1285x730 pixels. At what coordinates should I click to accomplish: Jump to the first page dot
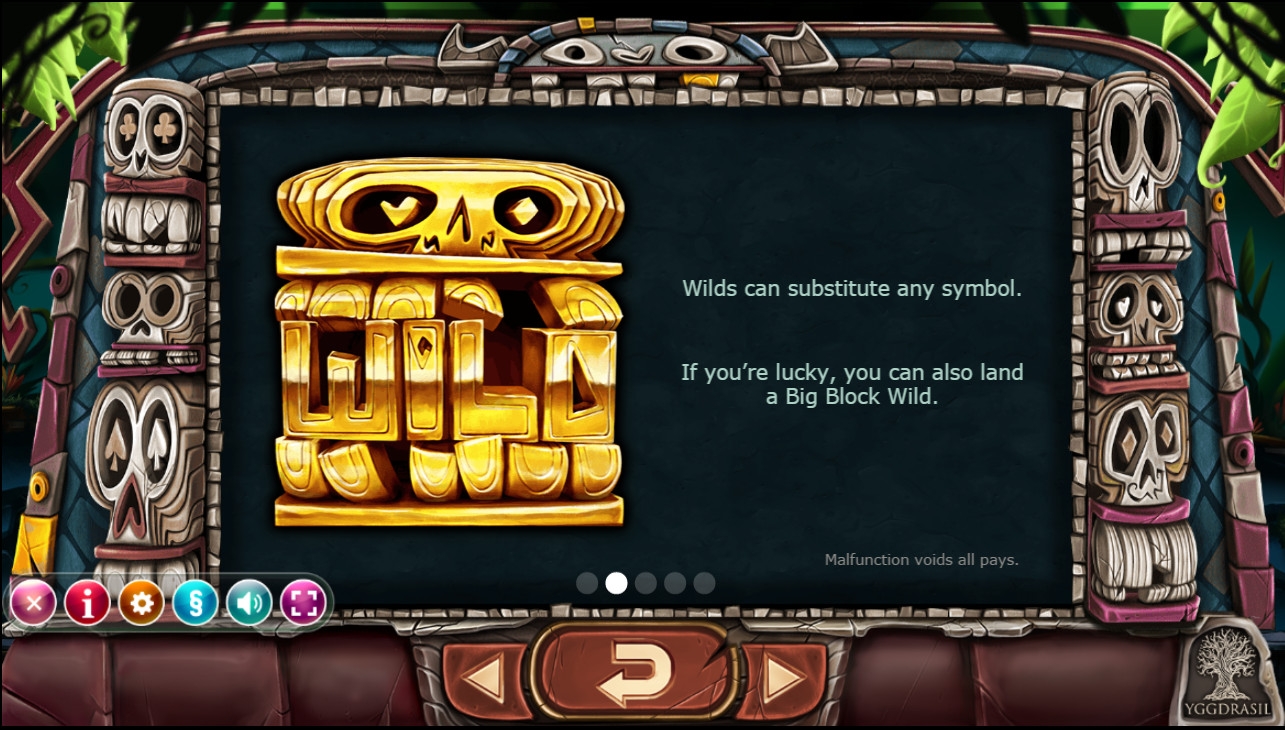pyautogui.click(x=587, y=583)
